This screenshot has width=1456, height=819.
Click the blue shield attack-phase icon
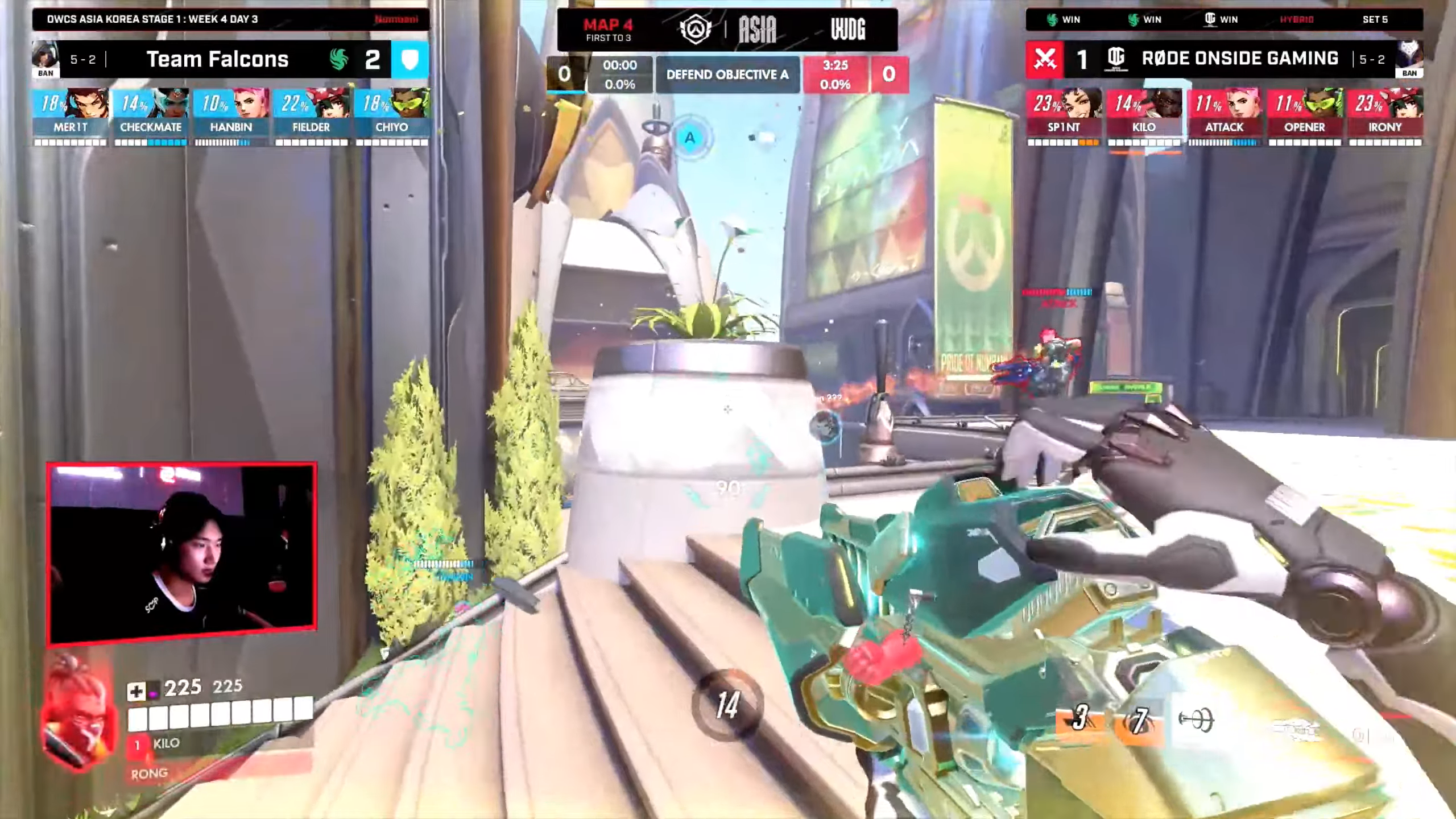pos(411,59)
